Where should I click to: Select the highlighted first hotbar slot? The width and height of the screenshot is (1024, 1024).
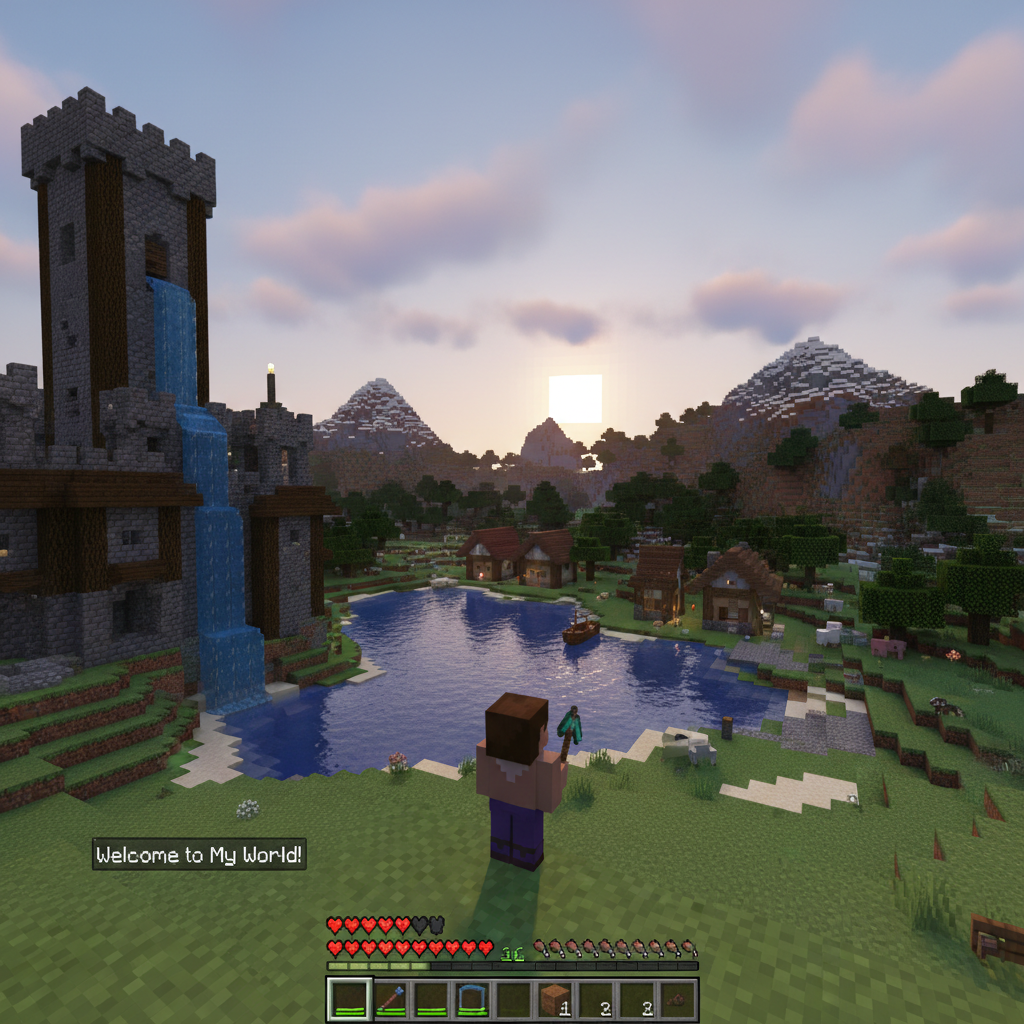click(349, 999)
